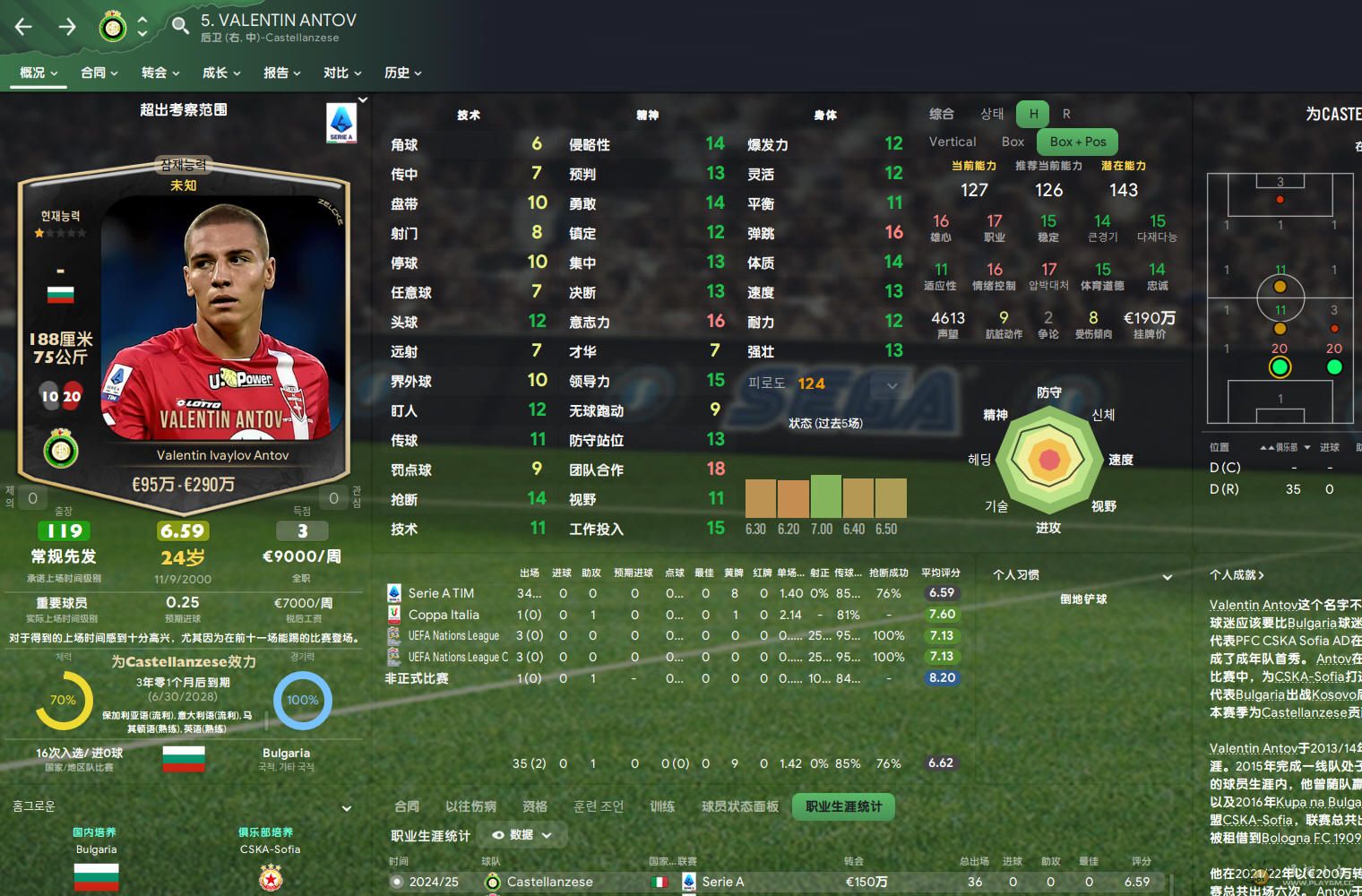The height and width of the screenshot is (896, 1362).
Task: Open the 以往伤病 injury history tab
Action: [x=470, y=806]
